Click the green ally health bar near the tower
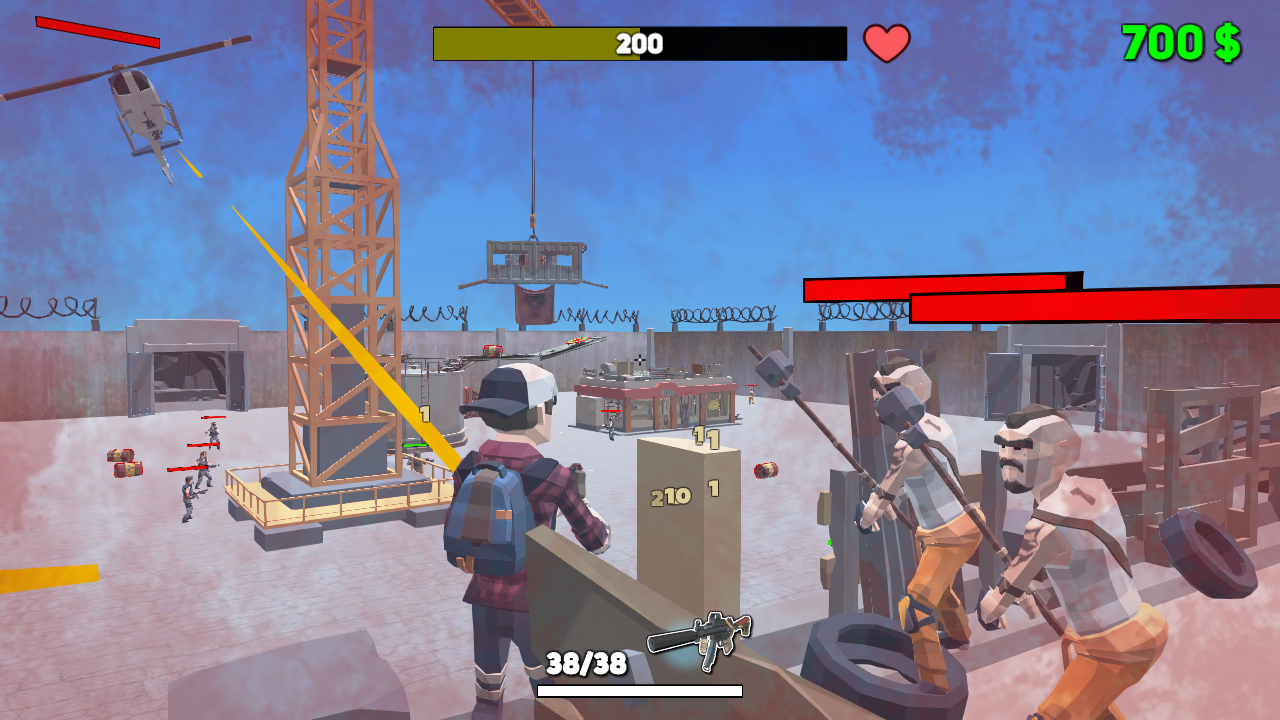1280x720 pixels. click(x=415, y=444)
